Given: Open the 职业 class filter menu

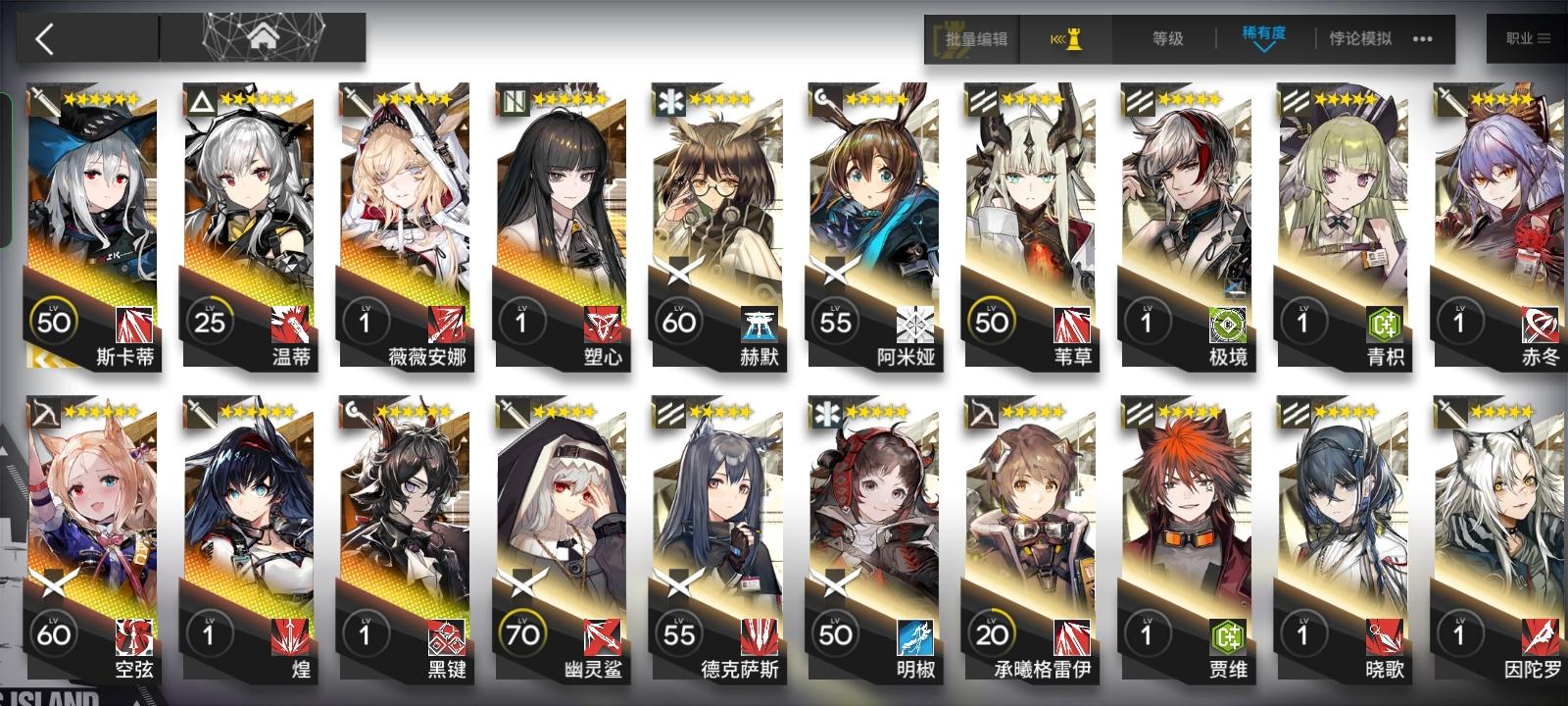Looking at the screenshot, I should (x=1523, y=40).
